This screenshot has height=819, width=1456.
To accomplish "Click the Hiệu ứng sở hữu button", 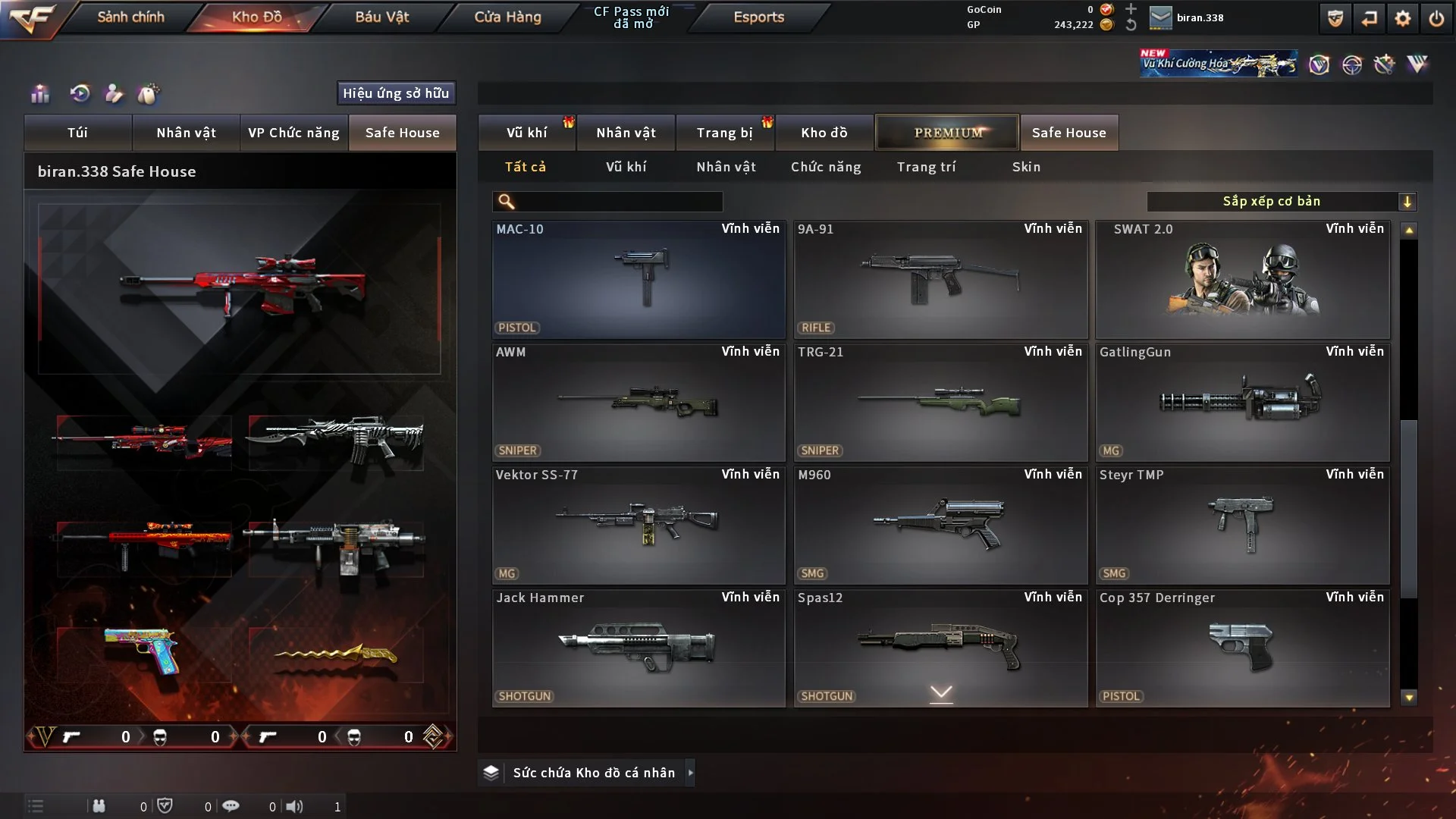I will [396, 93].
